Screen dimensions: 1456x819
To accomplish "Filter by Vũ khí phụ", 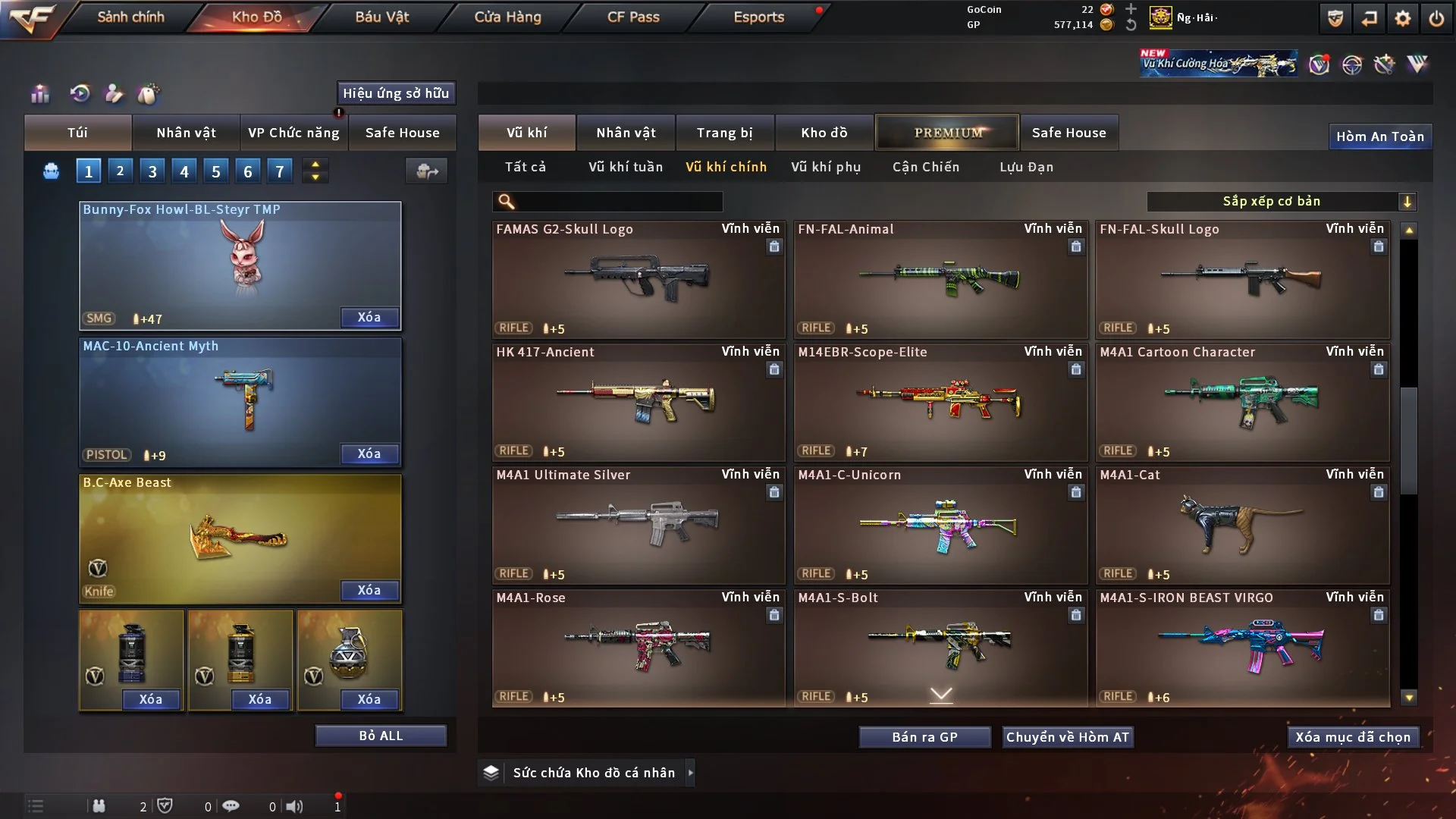I will [x=826, y=167].
